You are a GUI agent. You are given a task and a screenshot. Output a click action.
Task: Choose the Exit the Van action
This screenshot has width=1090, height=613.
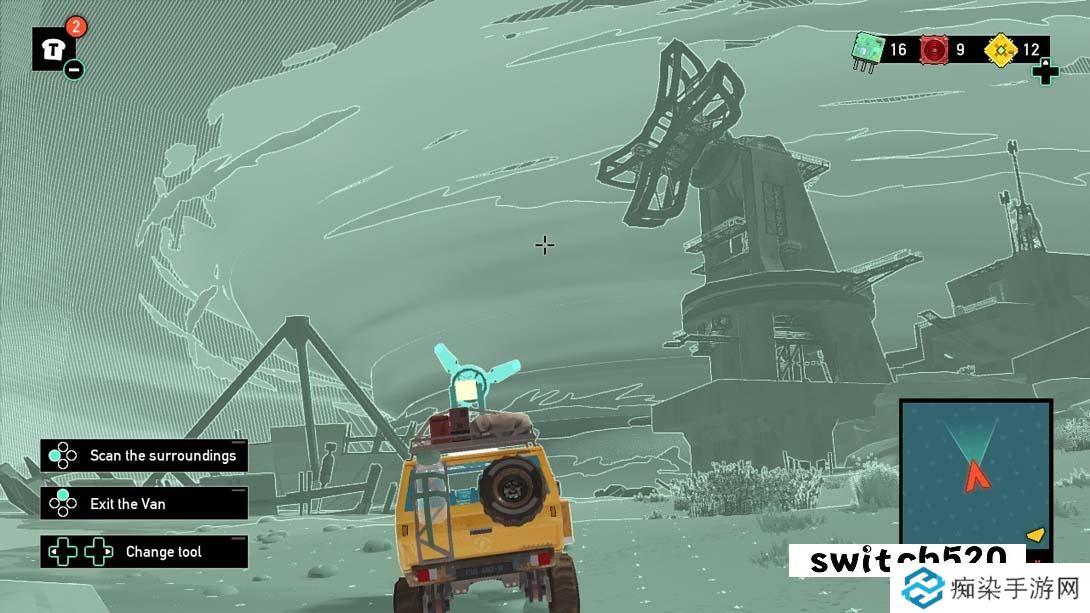pyautogui.click(x=144, y=504)
